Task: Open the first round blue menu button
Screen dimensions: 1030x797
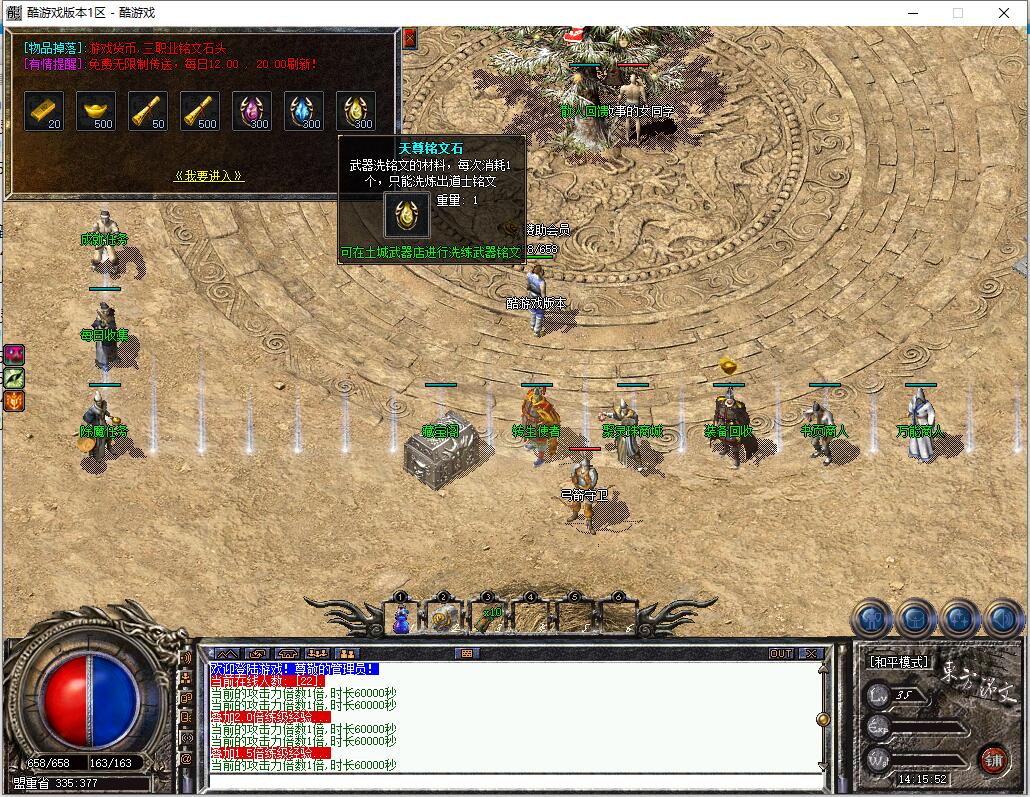Action: click(x=871, y=619)
